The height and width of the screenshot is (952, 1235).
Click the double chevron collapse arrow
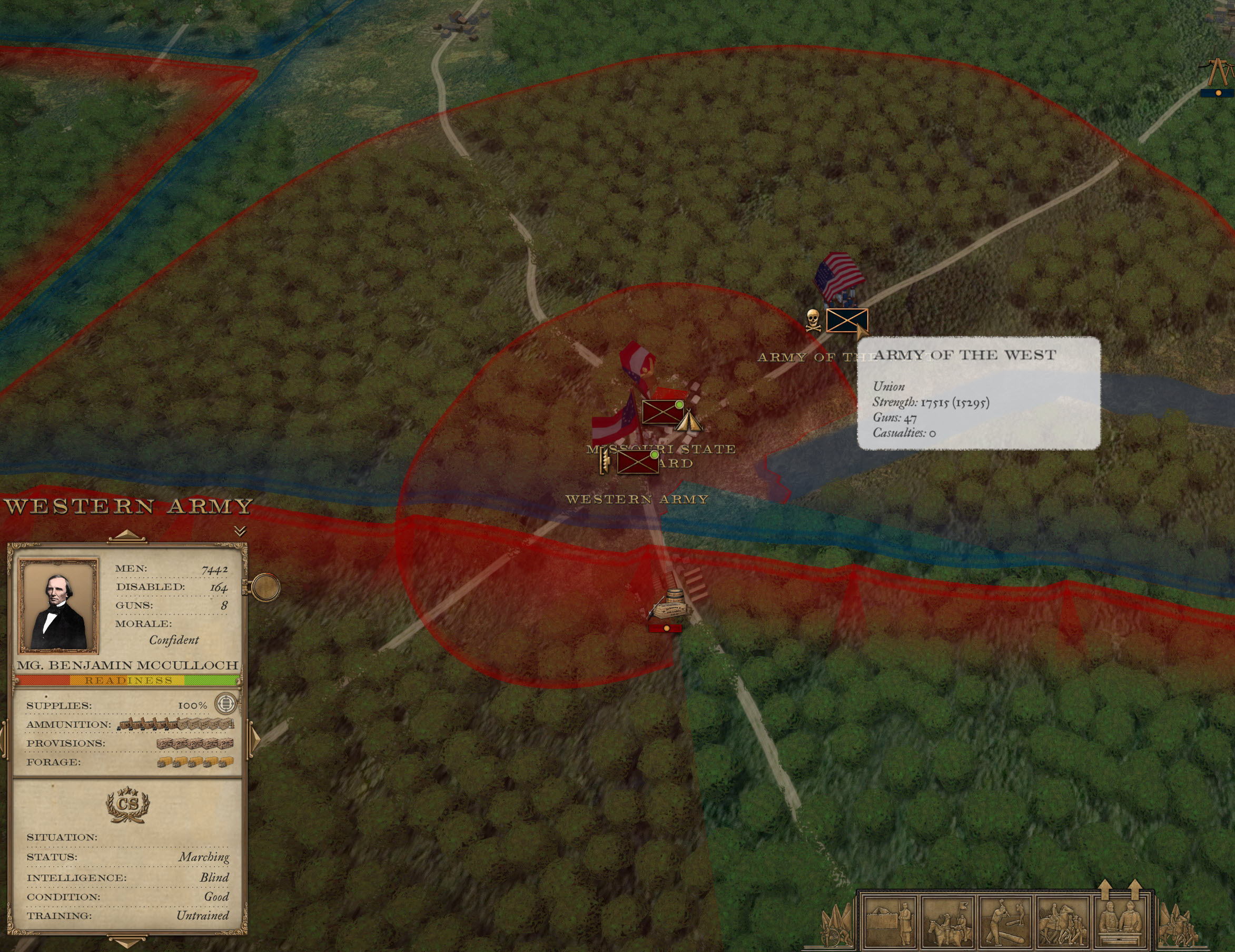click(x=240, y=530)
